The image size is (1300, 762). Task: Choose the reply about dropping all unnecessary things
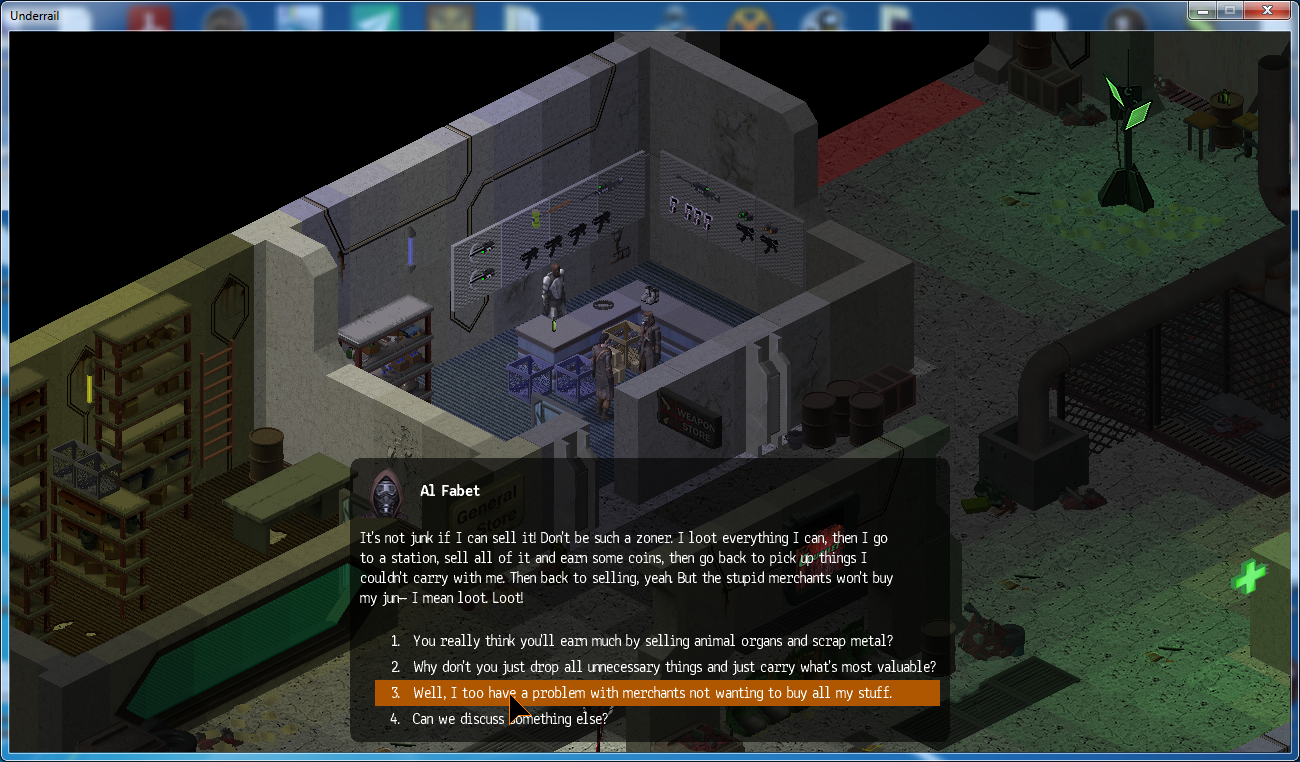click(674, 666)
